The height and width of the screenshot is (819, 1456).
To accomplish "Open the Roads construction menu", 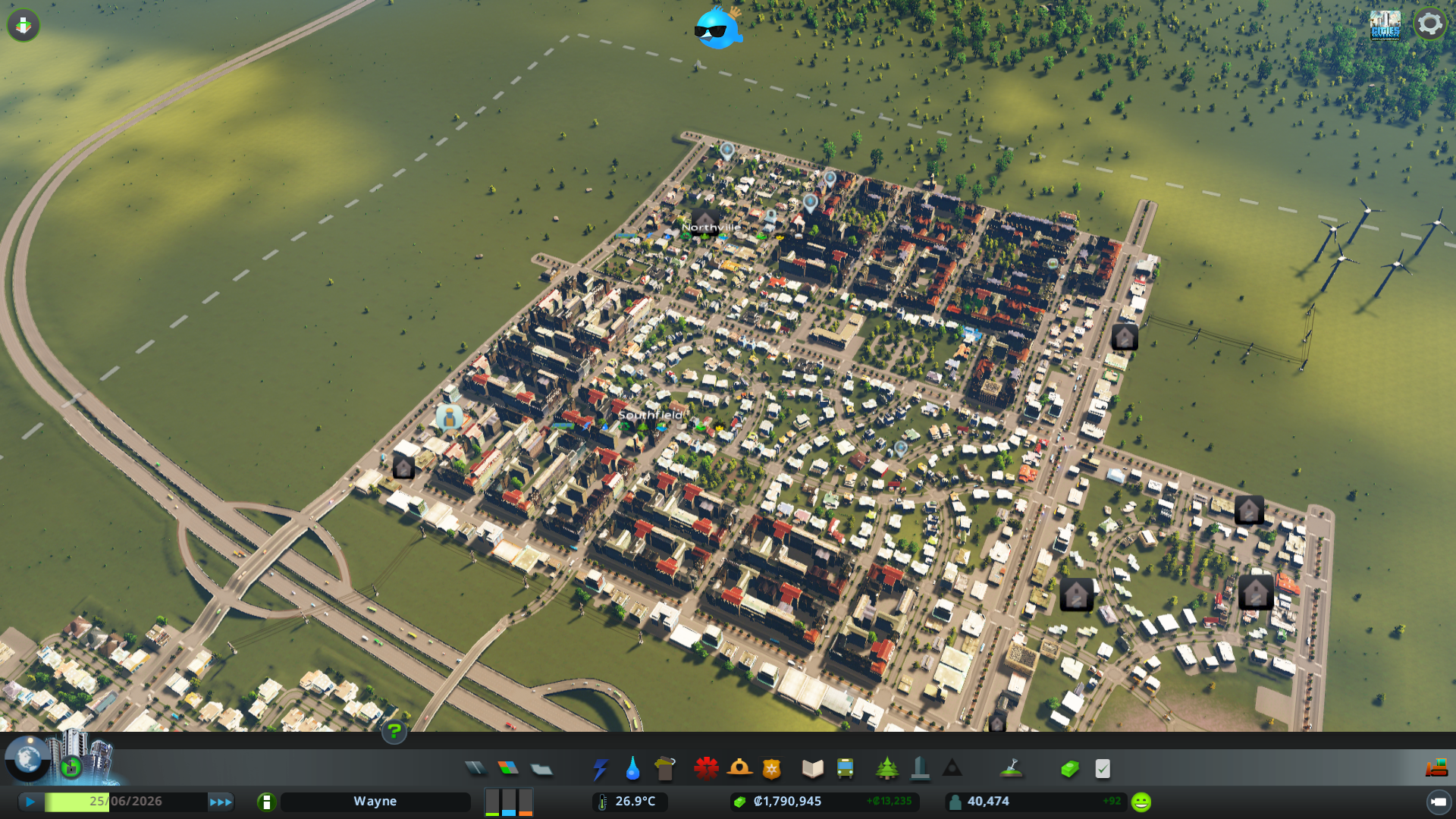I will [x=475, y=768].
